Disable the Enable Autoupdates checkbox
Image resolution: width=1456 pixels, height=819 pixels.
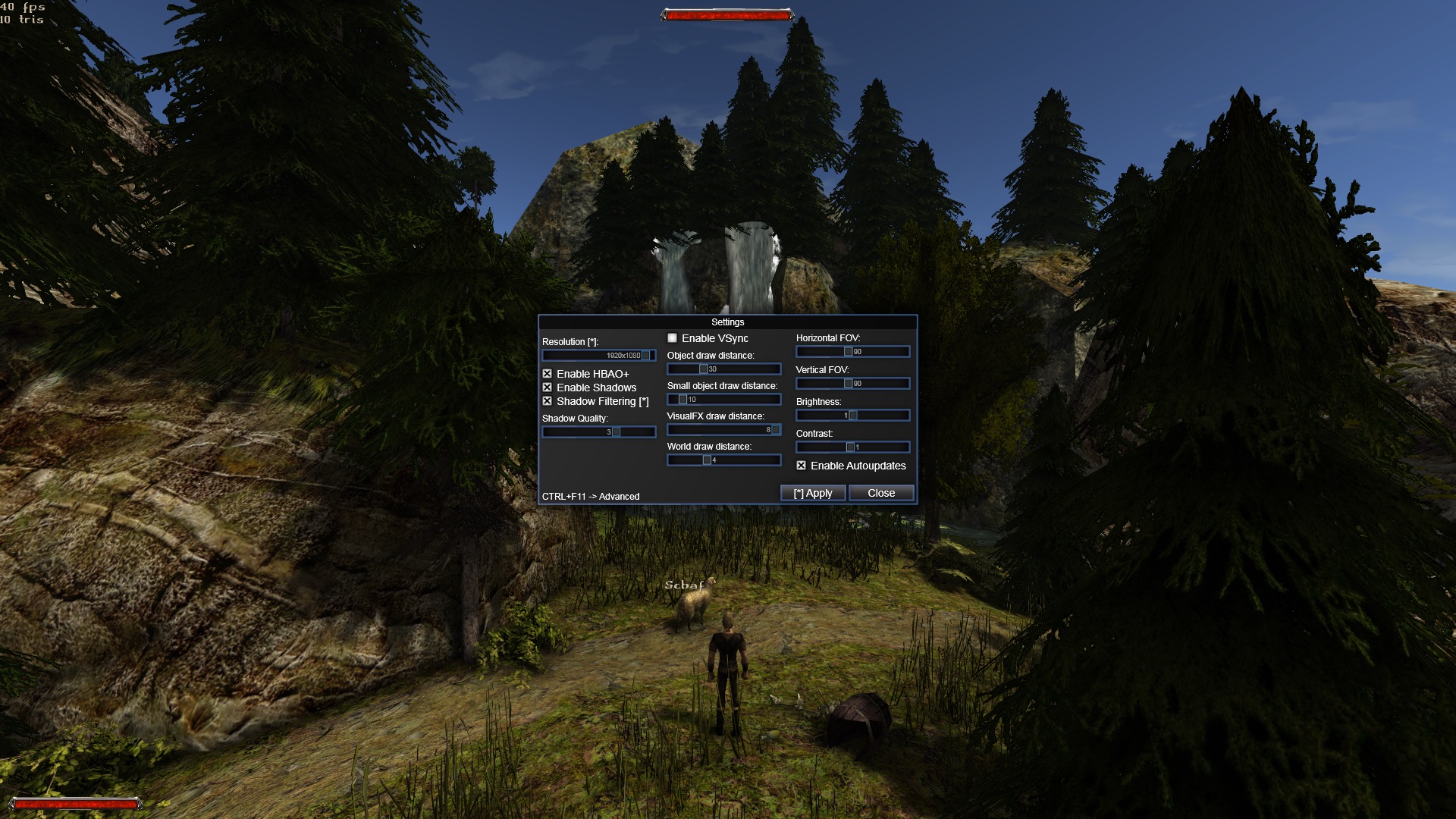click(x=801, y=466)
